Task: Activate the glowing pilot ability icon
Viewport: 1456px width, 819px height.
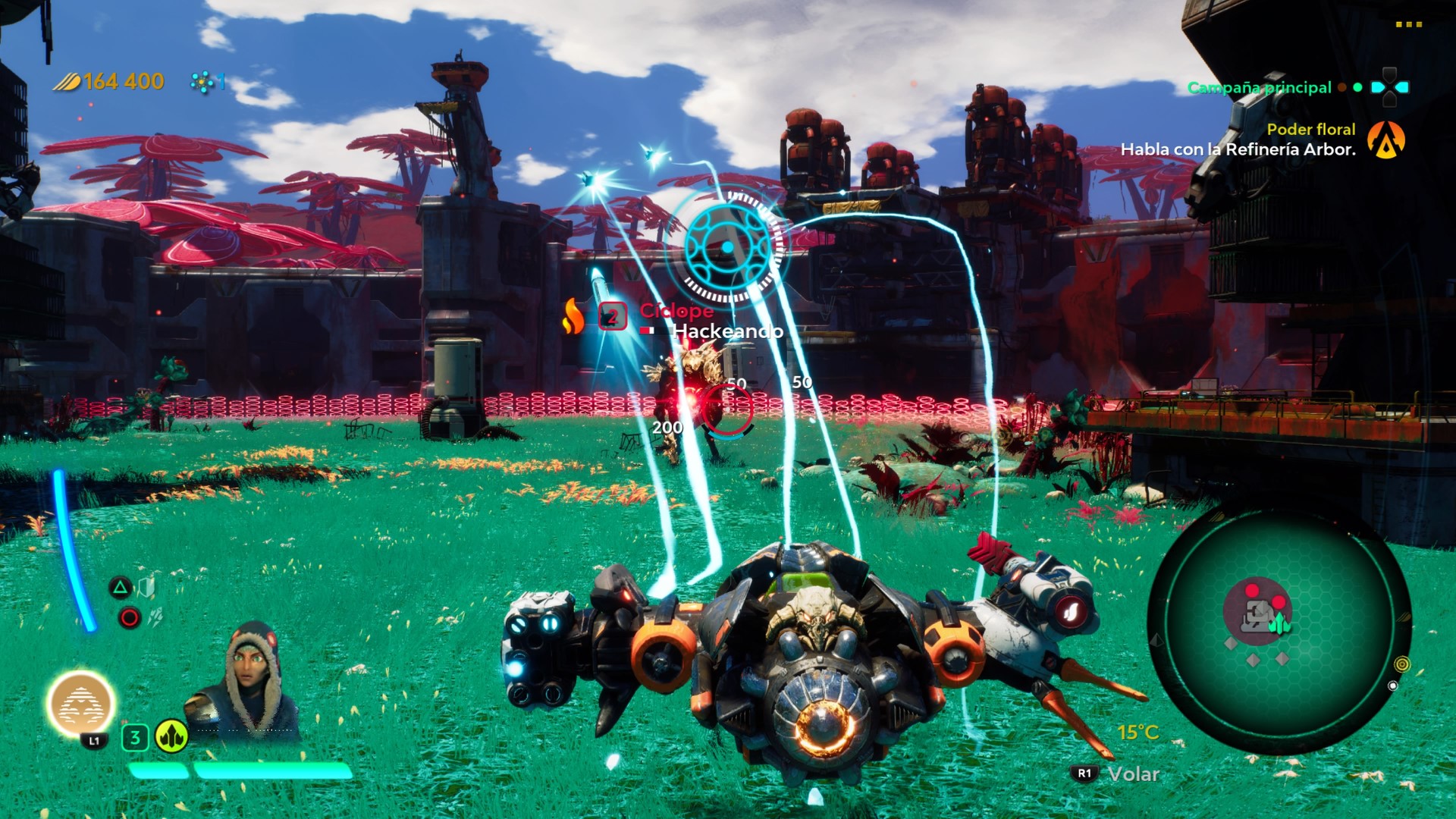Action: point(80,704)
